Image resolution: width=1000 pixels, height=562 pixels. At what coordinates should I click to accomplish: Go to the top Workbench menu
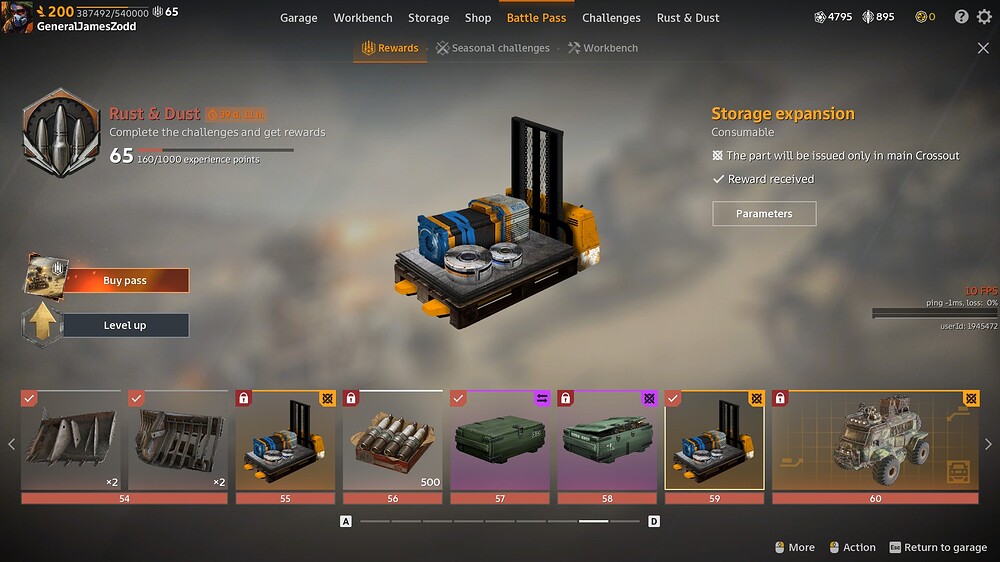point(363,18)
